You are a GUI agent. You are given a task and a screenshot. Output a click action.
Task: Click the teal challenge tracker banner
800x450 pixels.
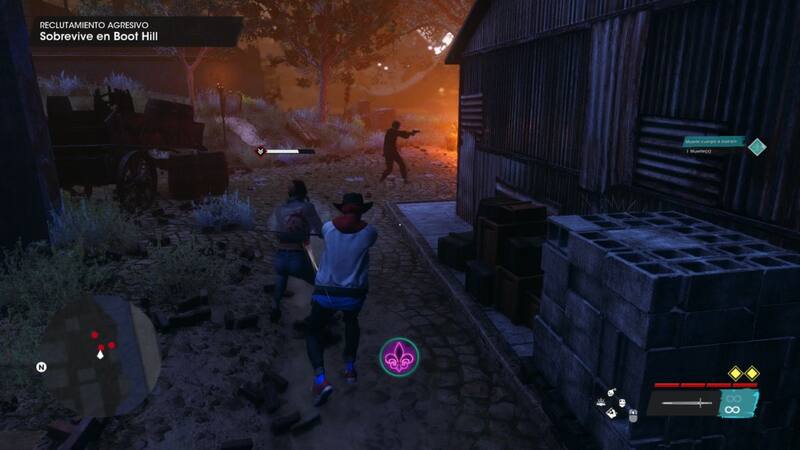coord(714,143)
